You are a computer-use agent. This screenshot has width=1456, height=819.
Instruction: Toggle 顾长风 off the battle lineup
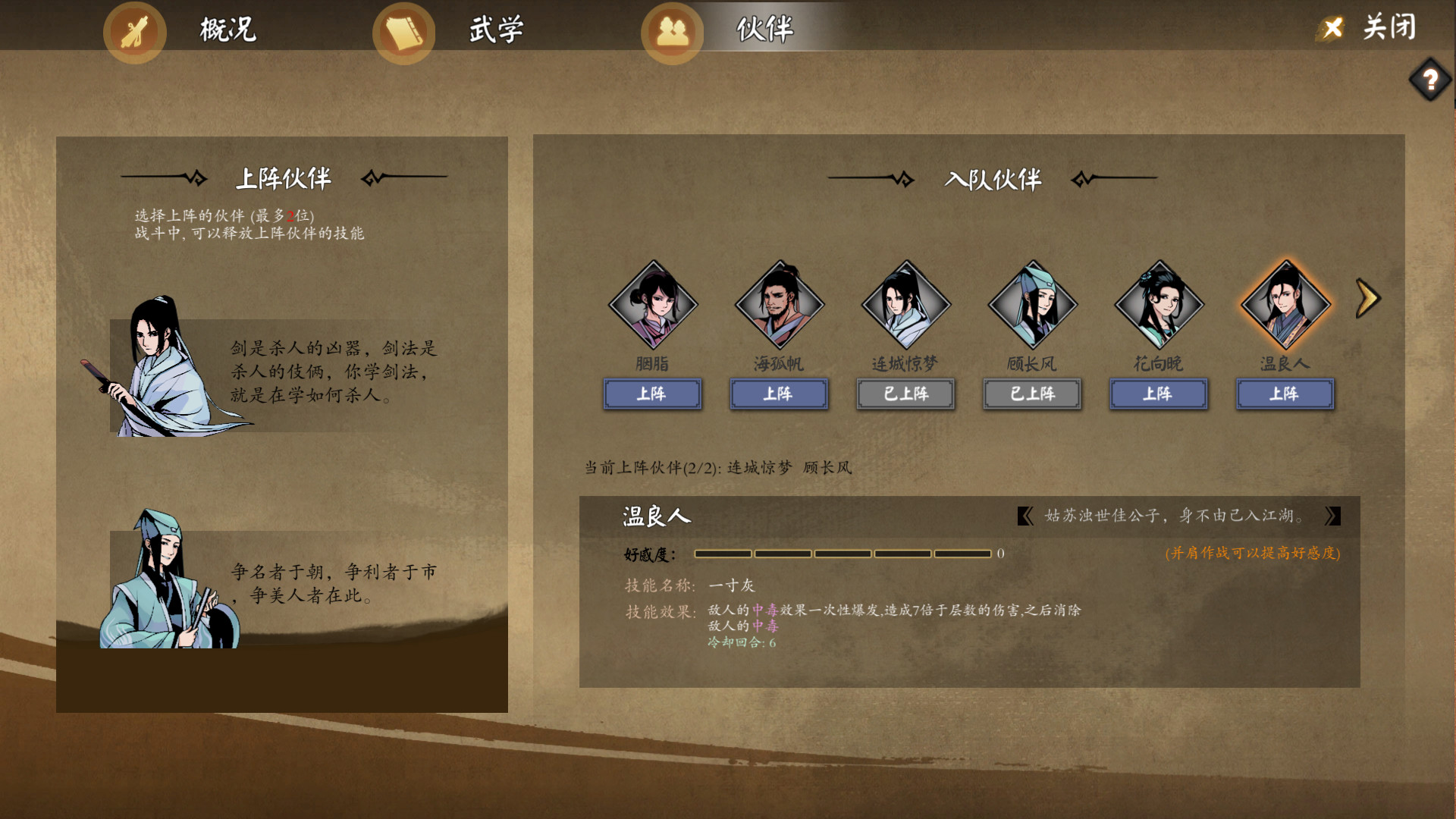click(x=1031, y=394)
